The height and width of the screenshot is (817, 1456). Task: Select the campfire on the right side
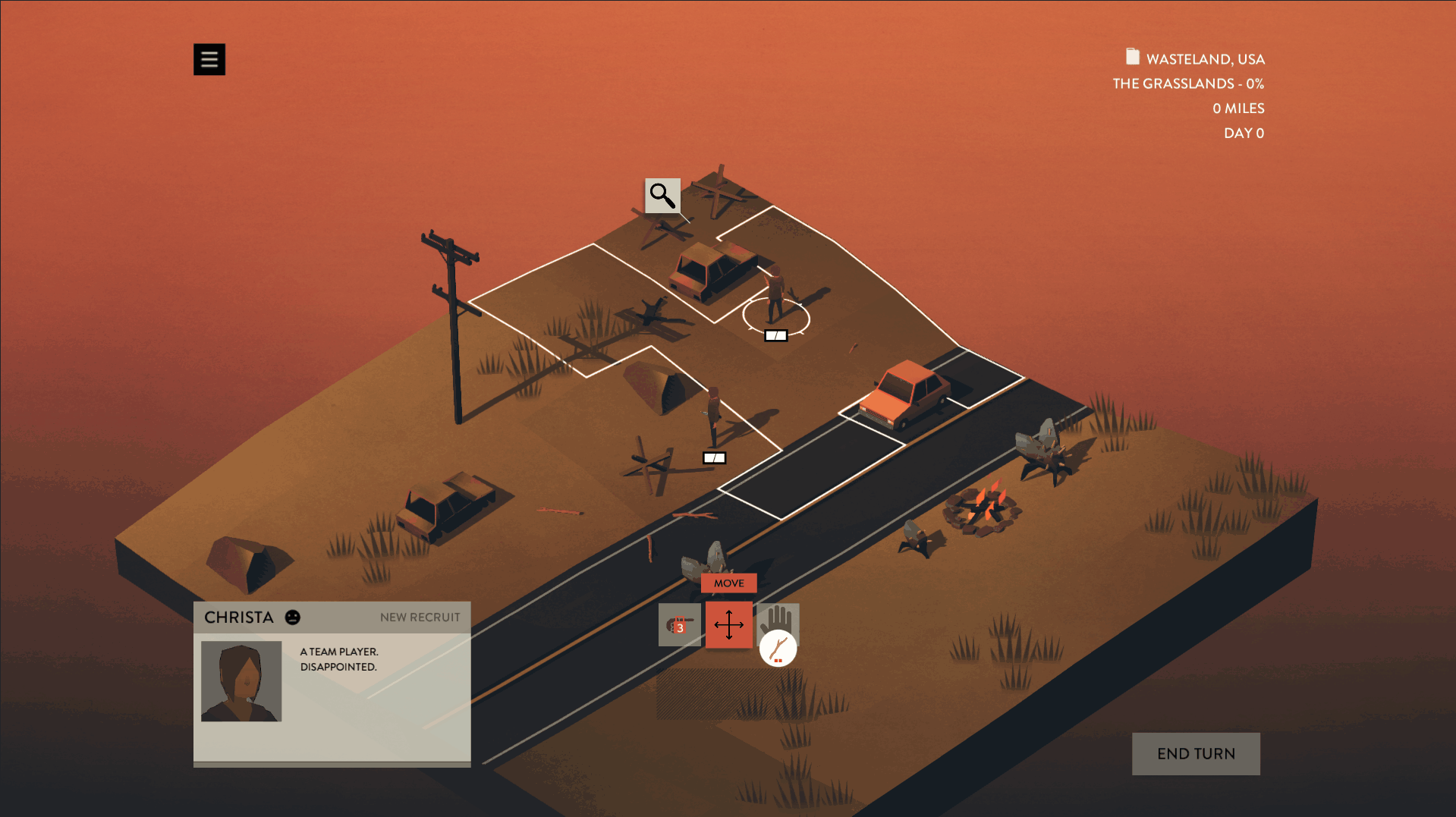983,504
